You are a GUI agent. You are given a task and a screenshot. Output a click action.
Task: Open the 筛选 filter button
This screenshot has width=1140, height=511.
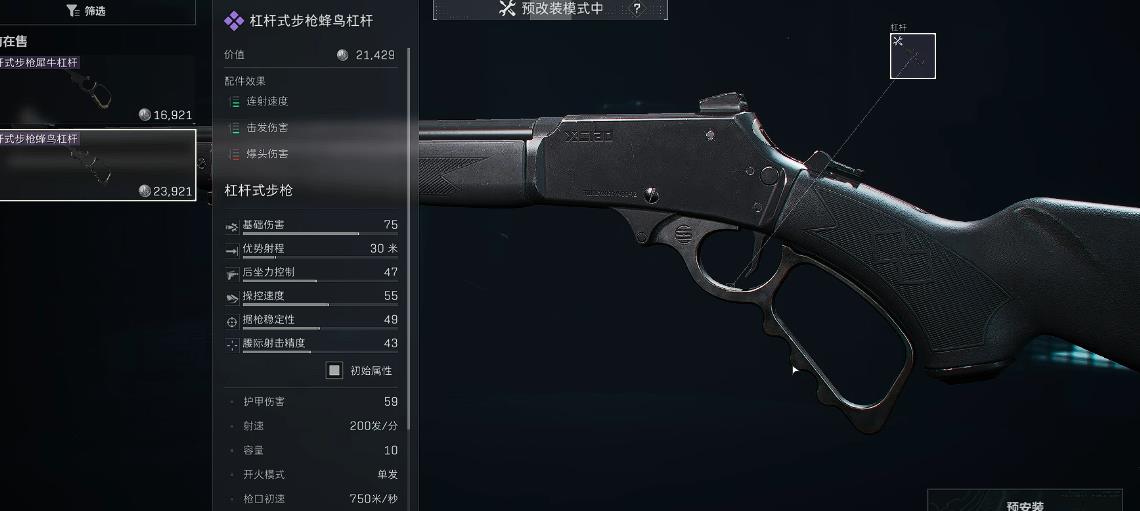85,11
